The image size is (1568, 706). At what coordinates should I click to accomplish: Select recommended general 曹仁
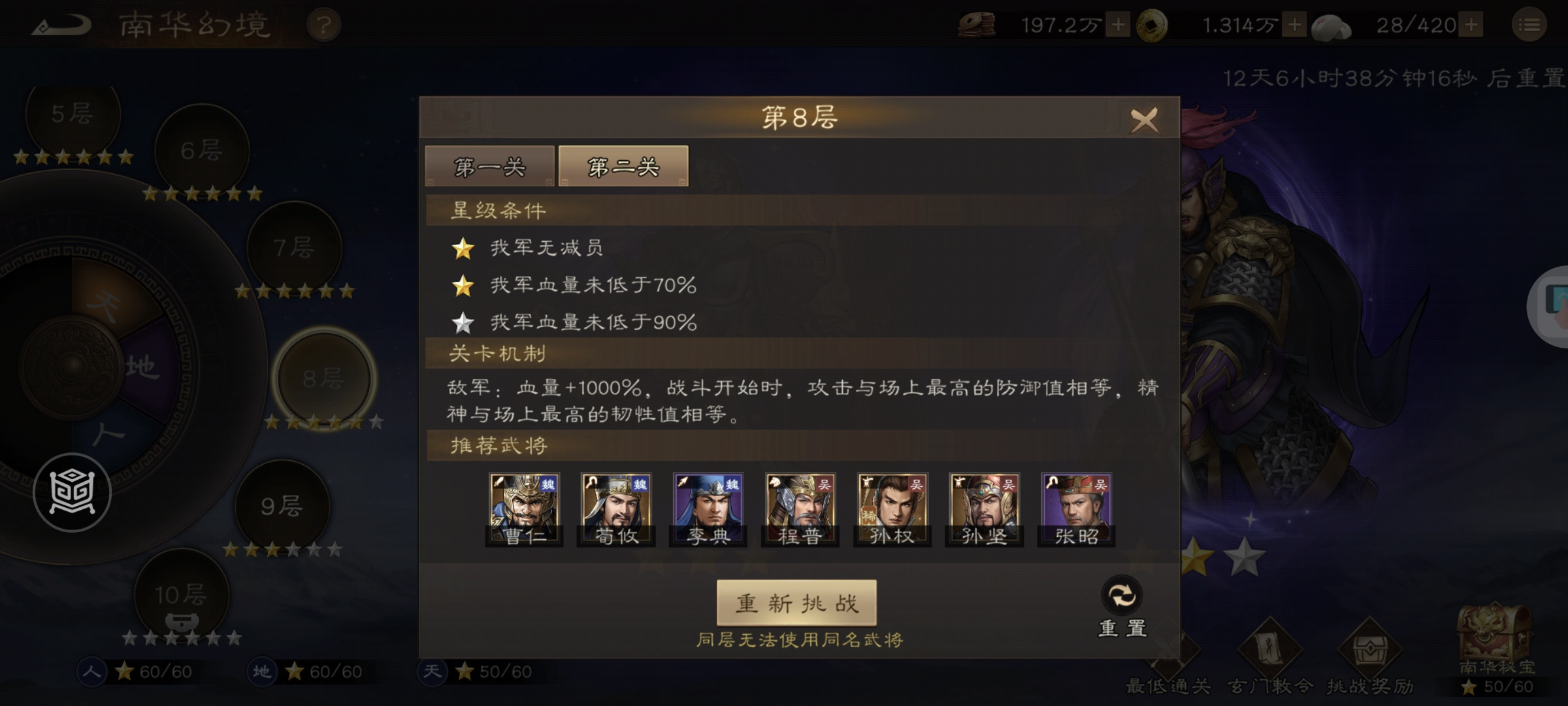click(524, 509)
